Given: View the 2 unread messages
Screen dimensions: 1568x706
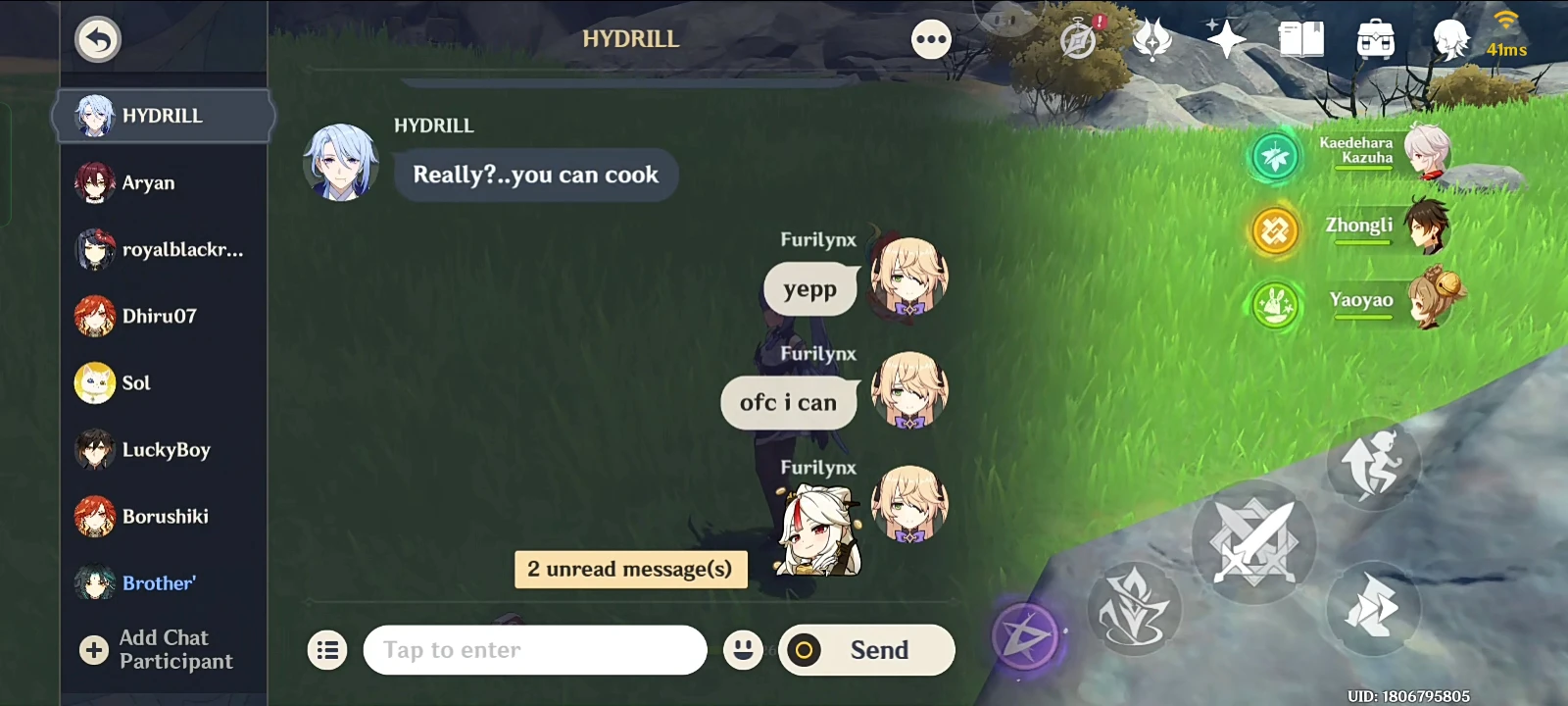Looking at the screenshot, I should click(x=630, y=569).
